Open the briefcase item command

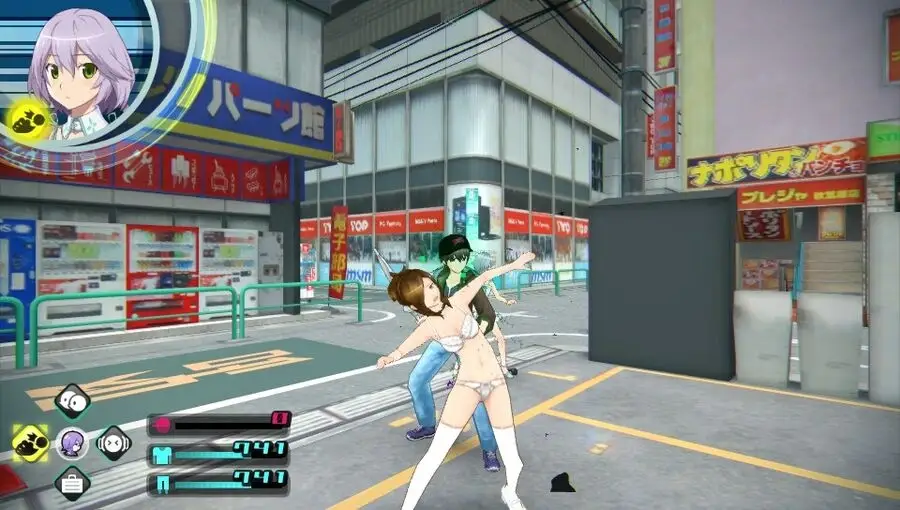(x=72, y=484)
